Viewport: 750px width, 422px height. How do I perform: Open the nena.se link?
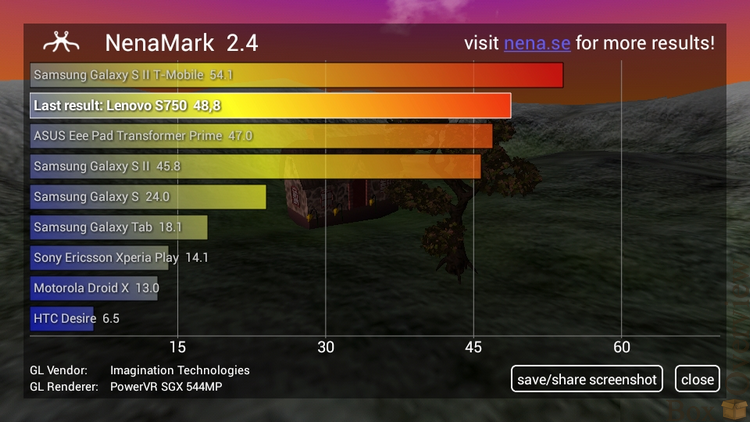536,43
